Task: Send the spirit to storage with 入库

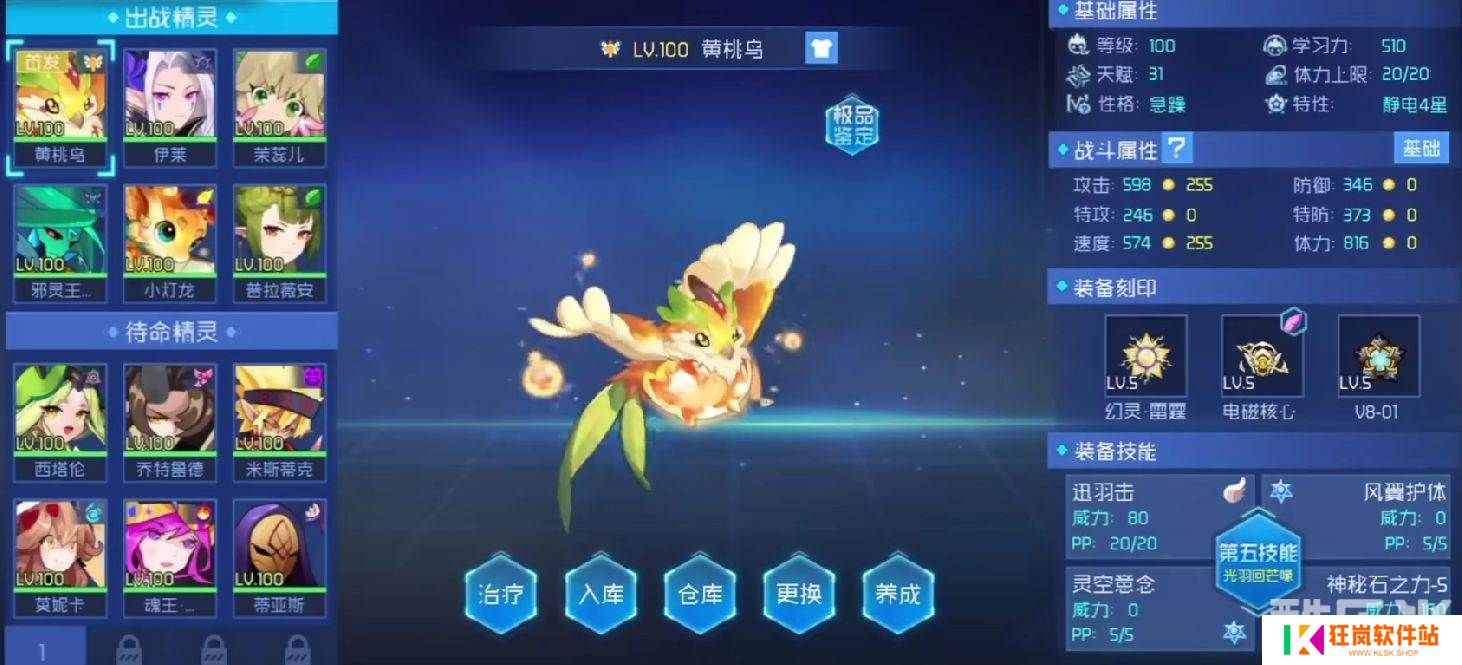Action: (600, 593)
